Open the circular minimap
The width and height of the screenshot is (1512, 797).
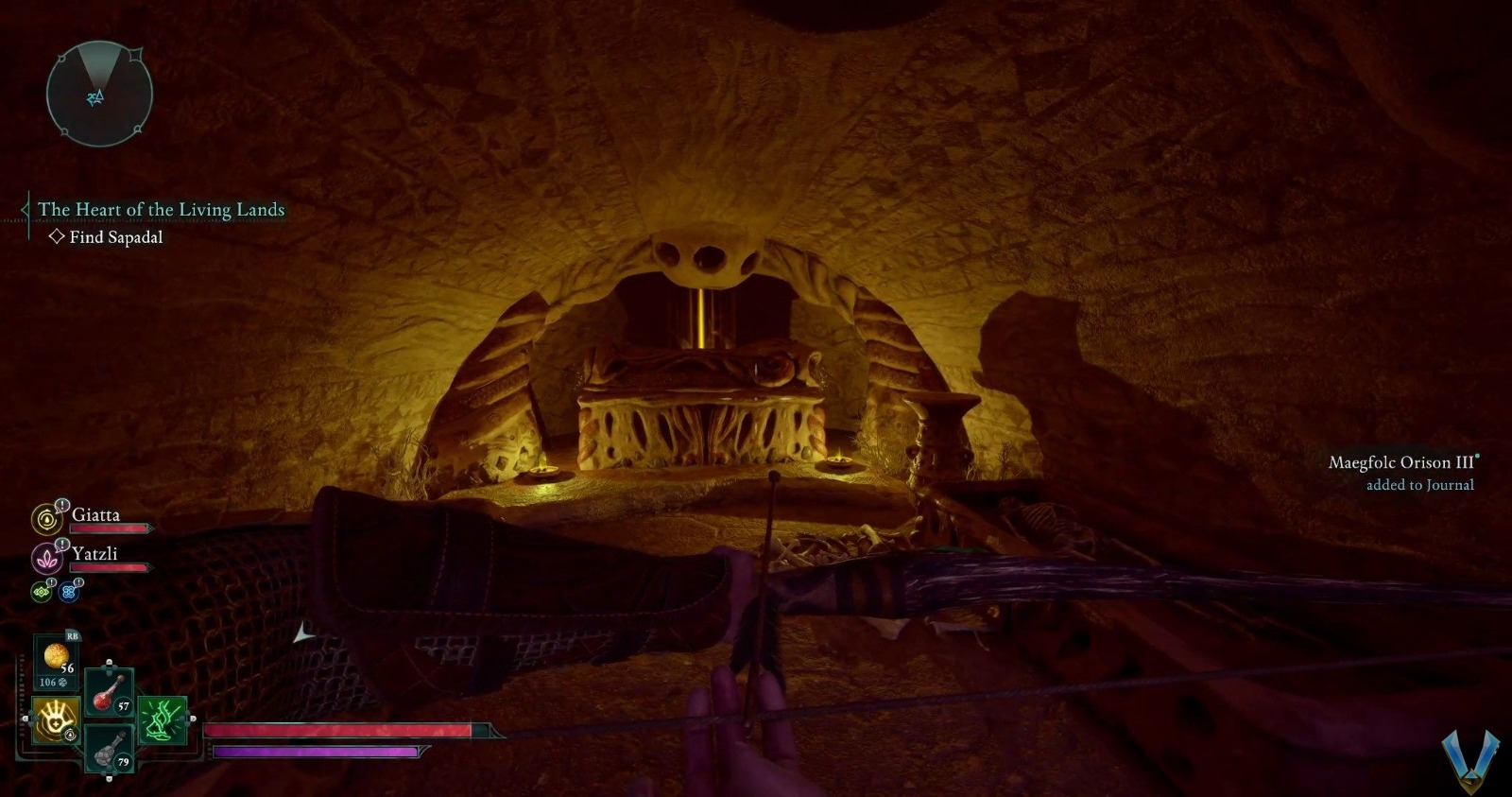click(98, 95)
